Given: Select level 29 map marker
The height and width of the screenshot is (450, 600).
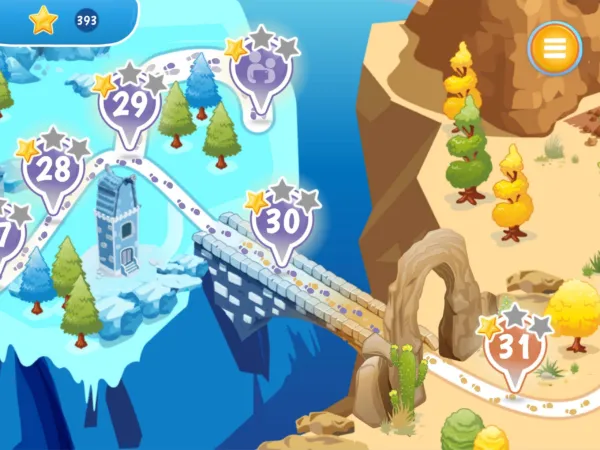Looking at the screenshot, I should tap(130, 105).
